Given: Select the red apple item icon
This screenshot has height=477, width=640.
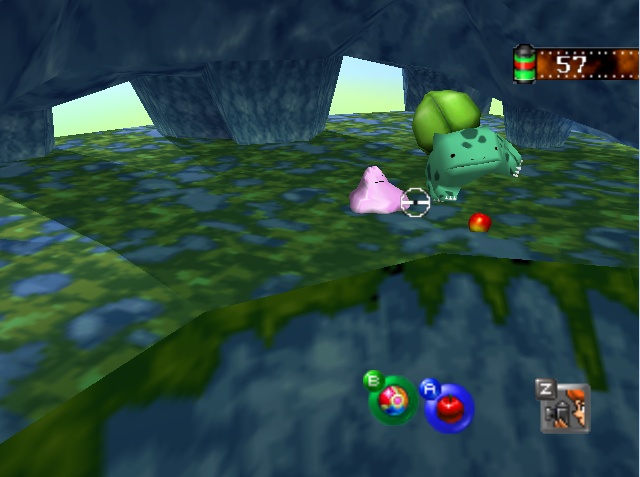Looking at the screenshot, I should [448, 407].
